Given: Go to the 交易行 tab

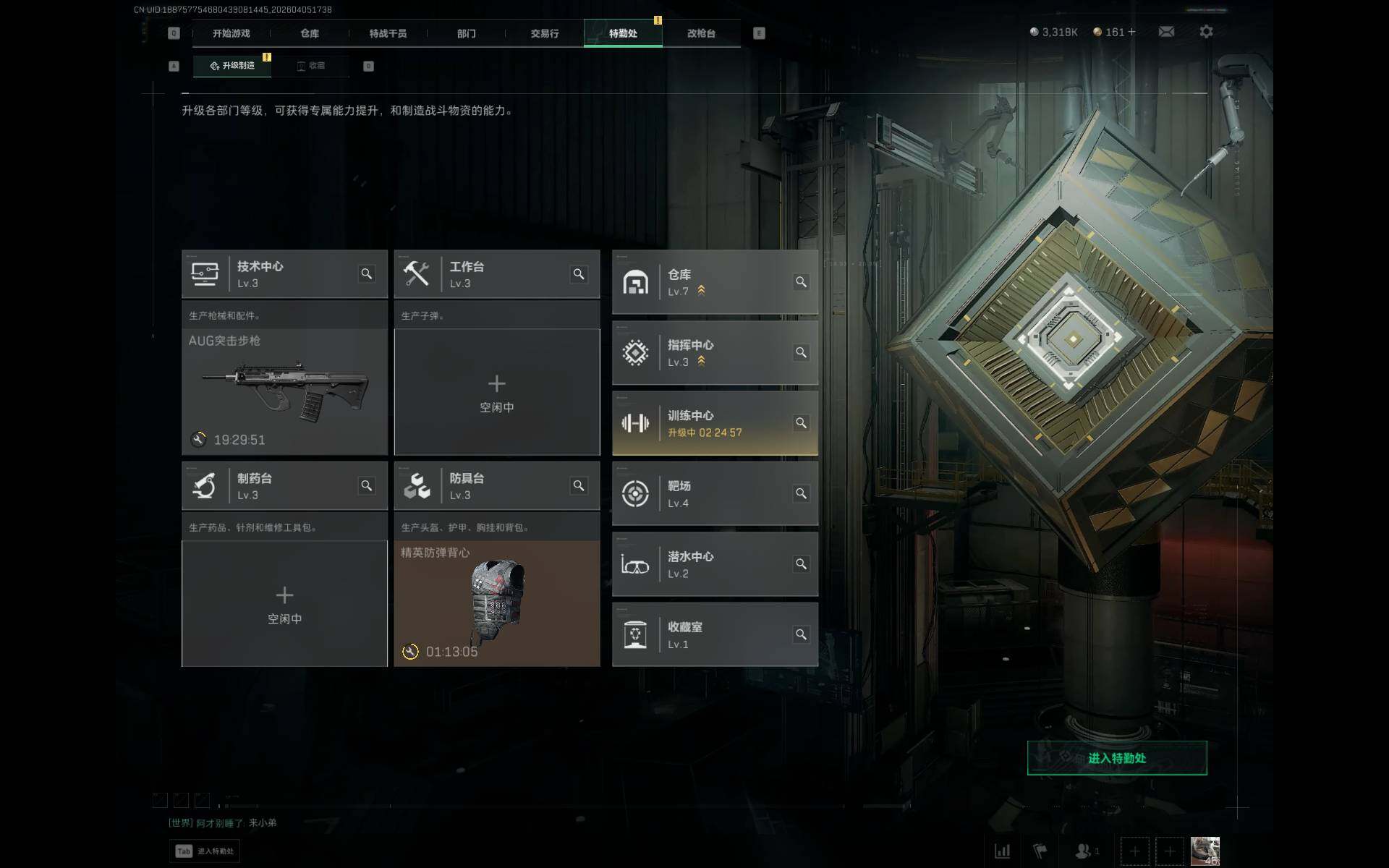Looking at the screenshot, I should [544, 33].
